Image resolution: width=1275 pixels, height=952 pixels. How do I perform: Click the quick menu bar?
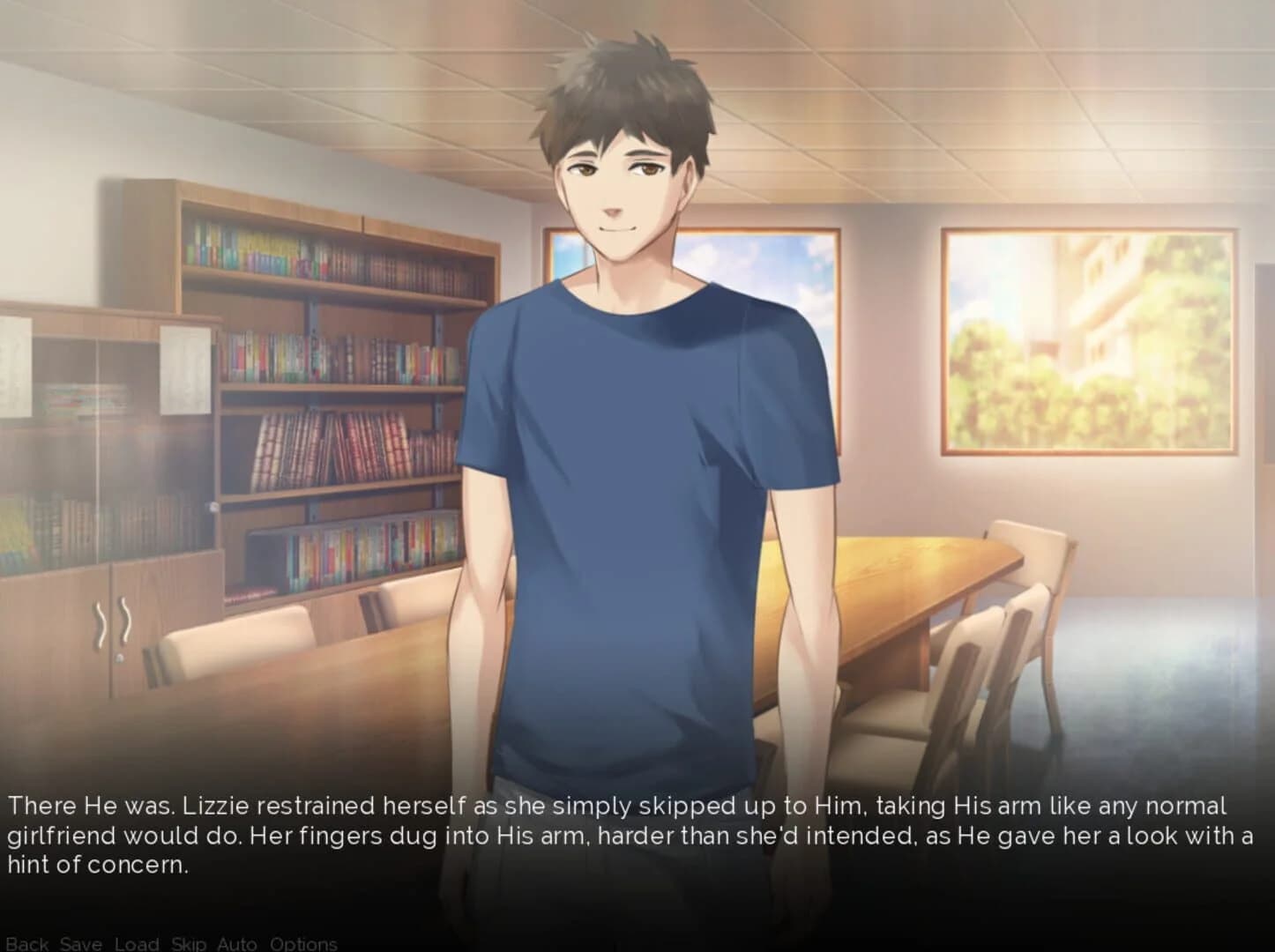coord(168,943)
